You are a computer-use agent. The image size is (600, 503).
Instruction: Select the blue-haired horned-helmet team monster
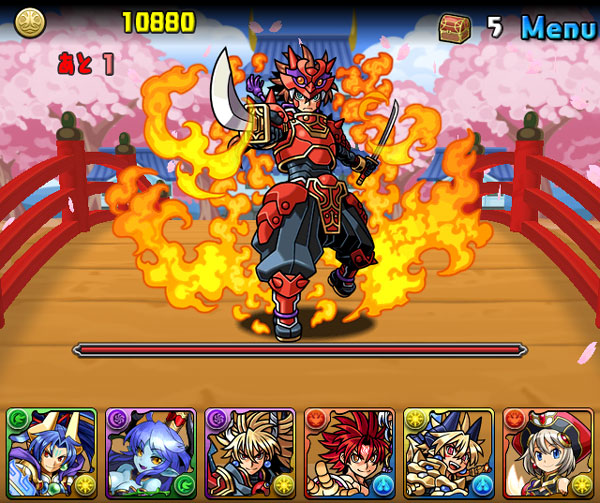tap(51, 453)
